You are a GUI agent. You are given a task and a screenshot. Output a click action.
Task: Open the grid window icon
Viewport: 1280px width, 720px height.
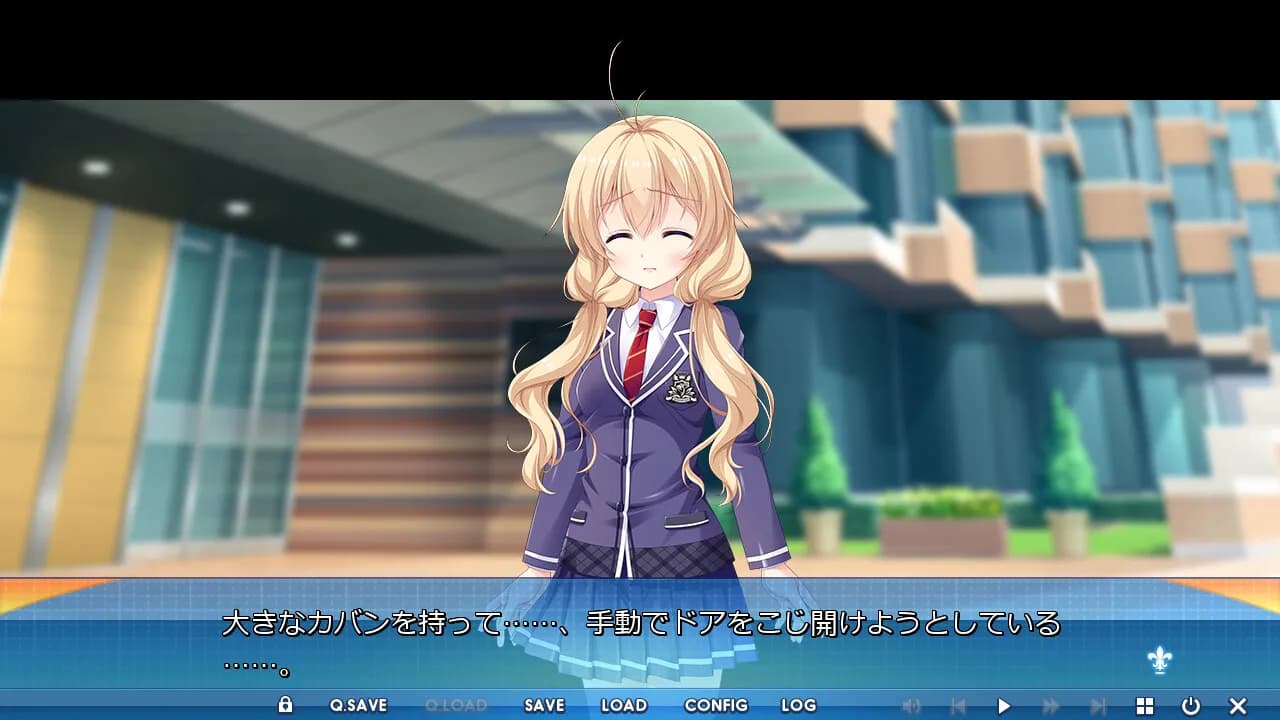1145,705
